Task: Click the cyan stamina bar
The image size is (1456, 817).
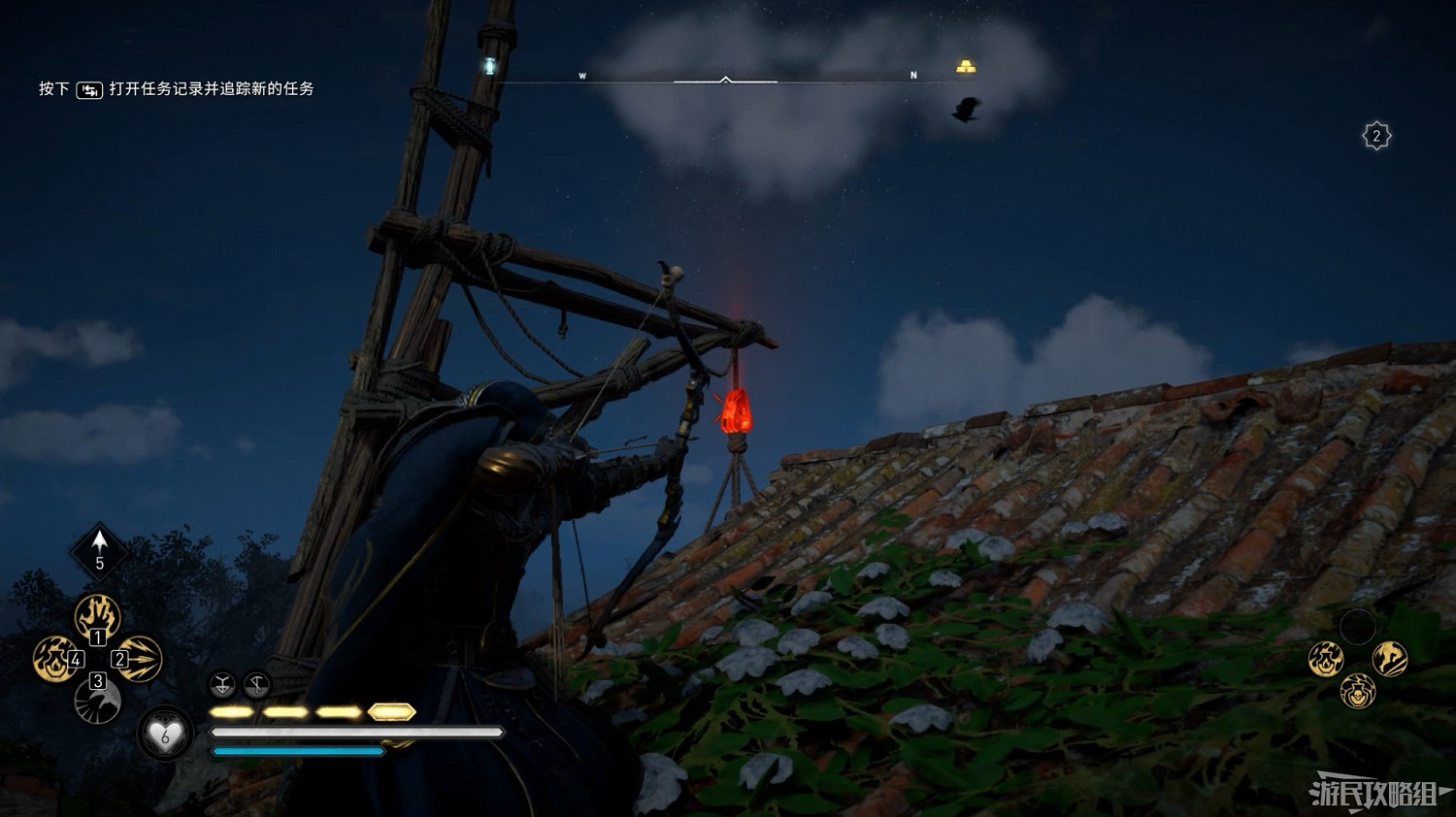Action: pyautogui.click(x=296, y=750)
